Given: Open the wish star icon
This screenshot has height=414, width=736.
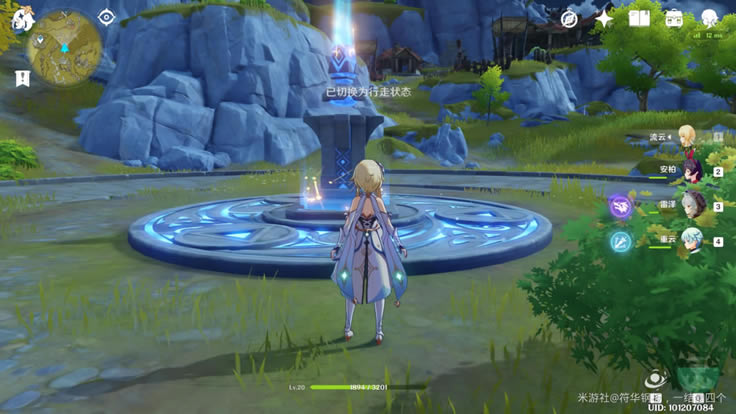Looking at the screenshot, I should point(604,18).
